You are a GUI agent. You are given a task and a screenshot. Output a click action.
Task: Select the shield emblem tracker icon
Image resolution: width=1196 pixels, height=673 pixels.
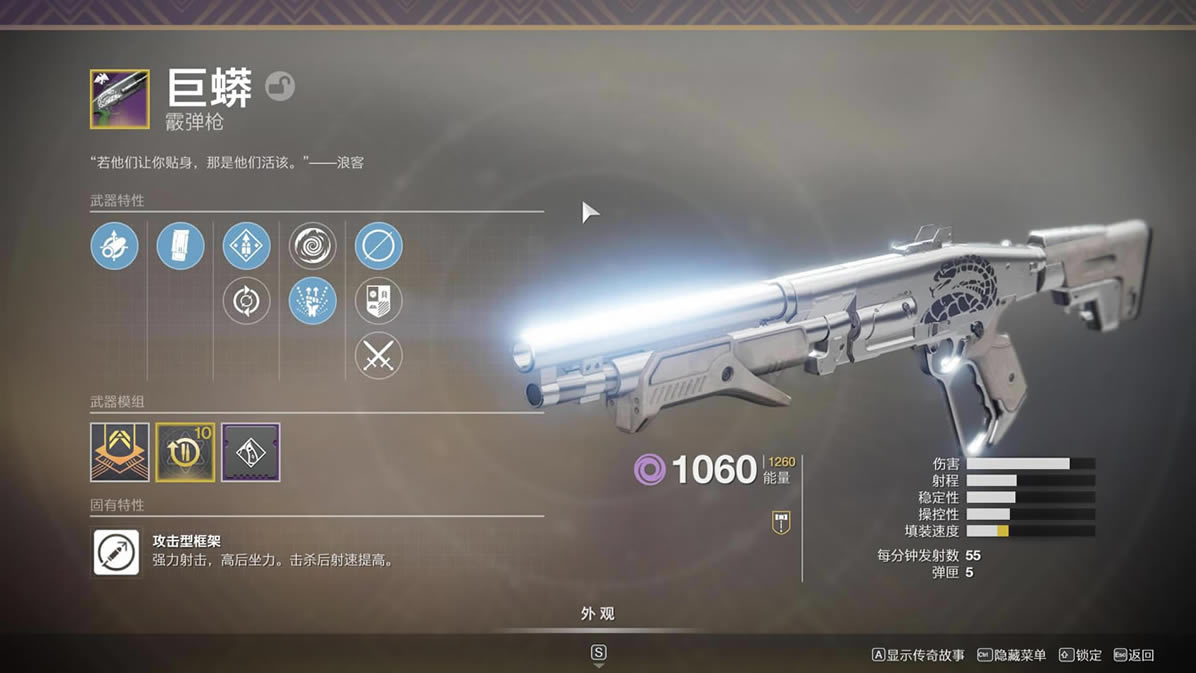point(379,301)
